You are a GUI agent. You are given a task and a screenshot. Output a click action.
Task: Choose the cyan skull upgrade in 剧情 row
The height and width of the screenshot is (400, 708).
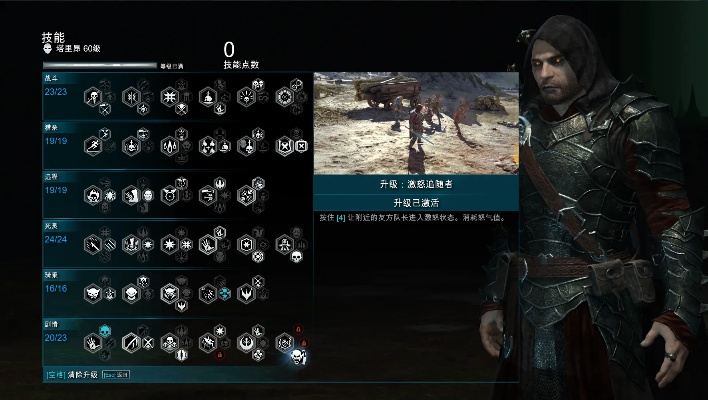103,330
